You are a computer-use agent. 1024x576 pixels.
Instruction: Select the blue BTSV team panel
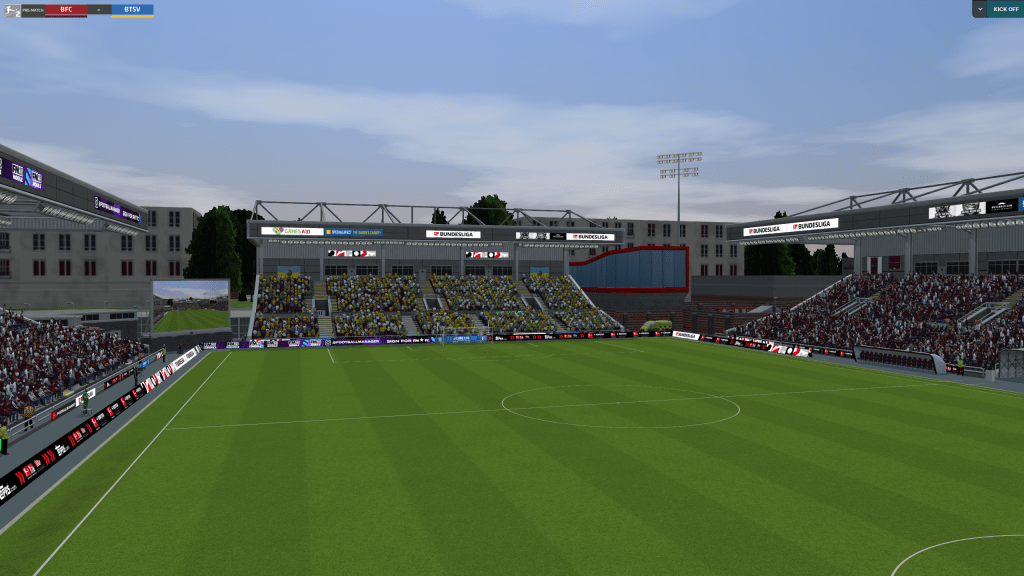pyautogui.click(x=132, y=9)
